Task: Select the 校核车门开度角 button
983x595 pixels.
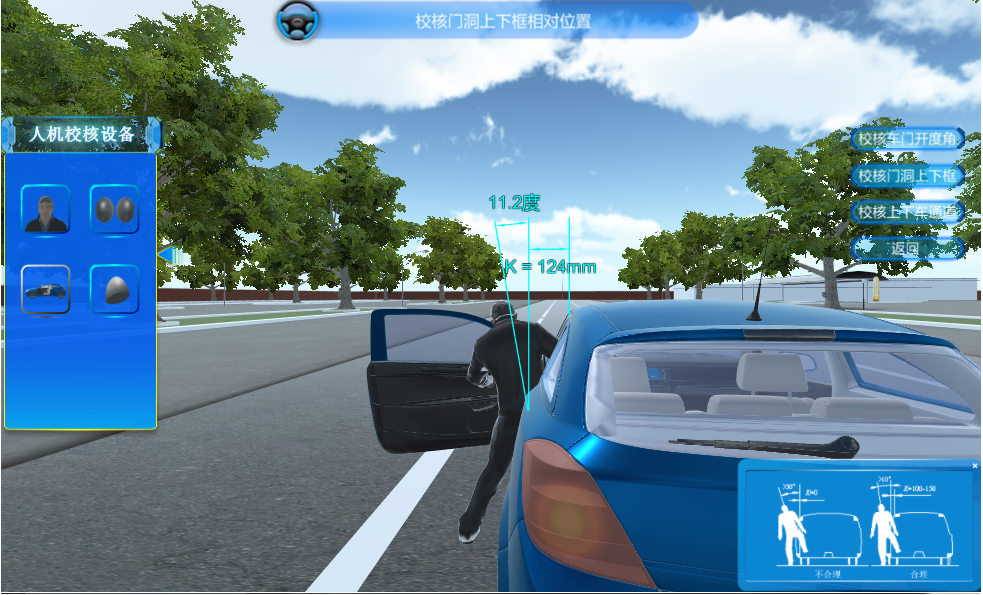Action: (907, 139)
